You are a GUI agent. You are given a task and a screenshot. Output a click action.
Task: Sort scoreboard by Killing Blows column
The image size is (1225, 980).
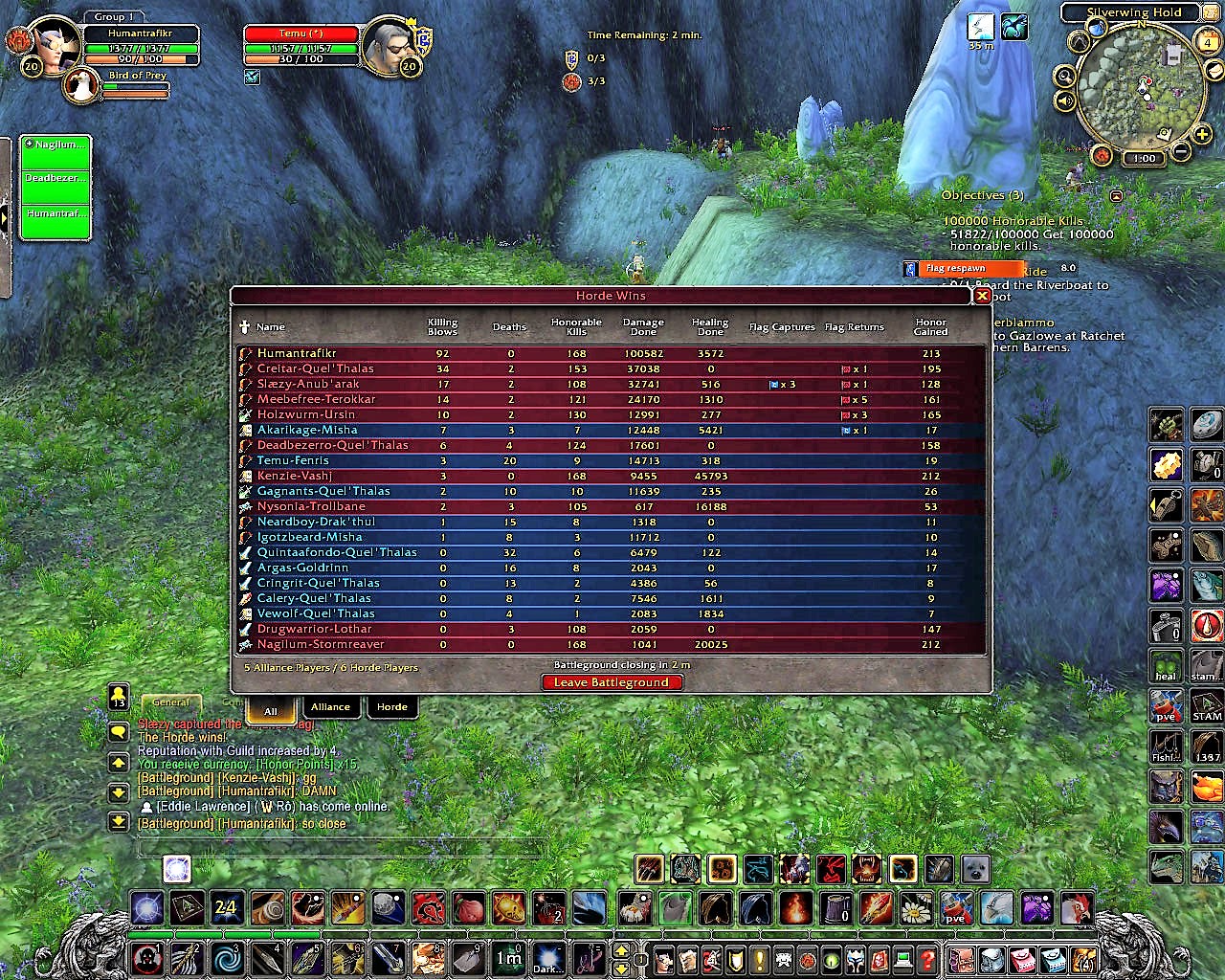pyautogui.click(x=442, y=327)
